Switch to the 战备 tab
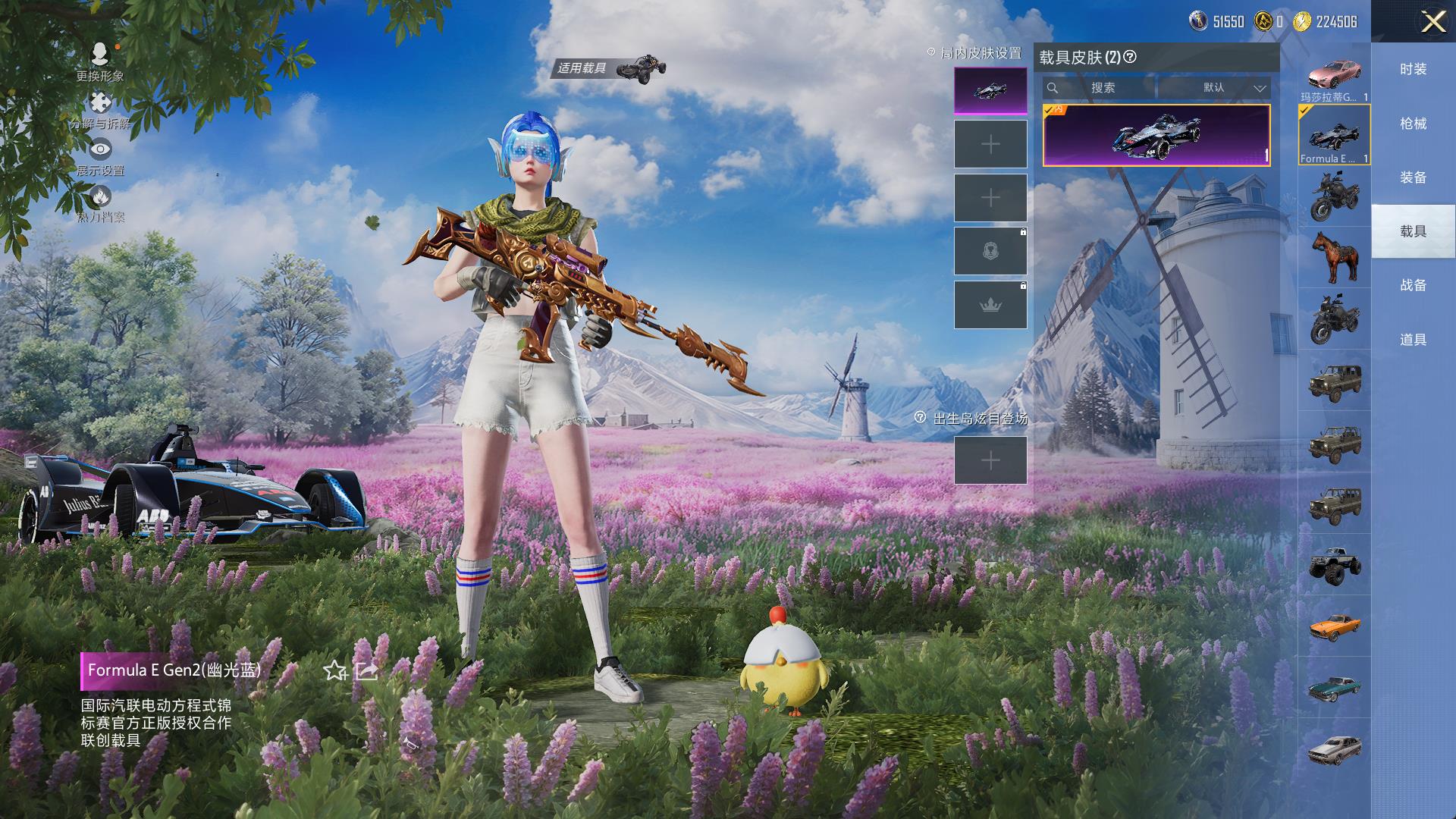 coord(1413,285)
